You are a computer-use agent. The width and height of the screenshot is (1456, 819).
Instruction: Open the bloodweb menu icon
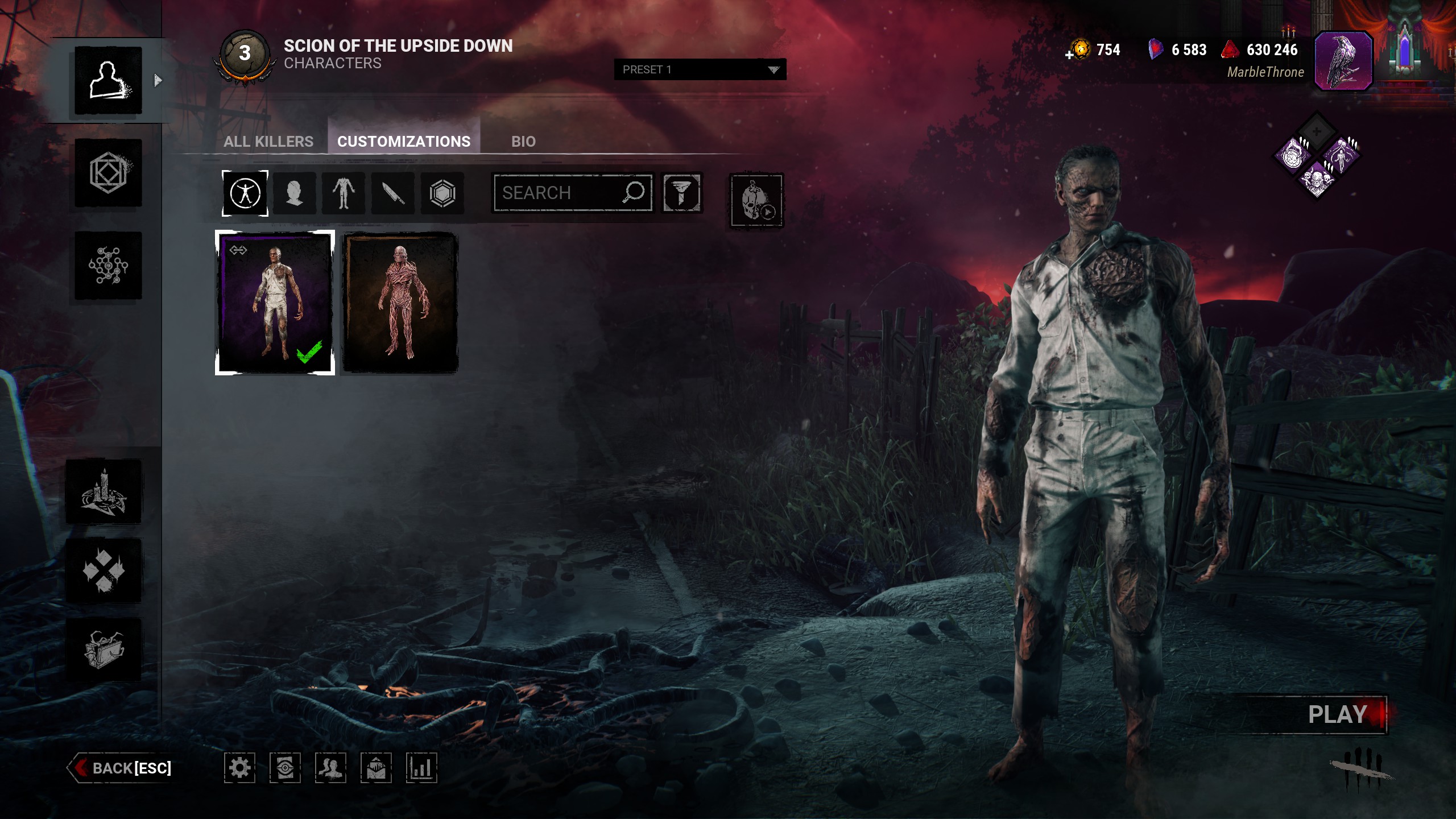click(x=108, y=266)
